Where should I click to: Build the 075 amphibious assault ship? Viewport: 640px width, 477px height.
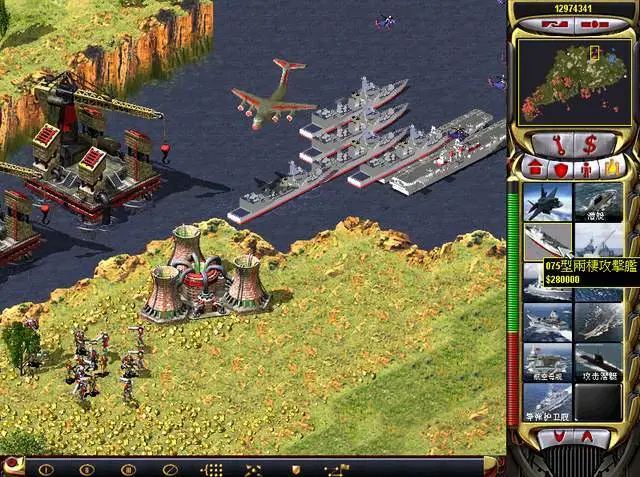click(x=548, y=241)
